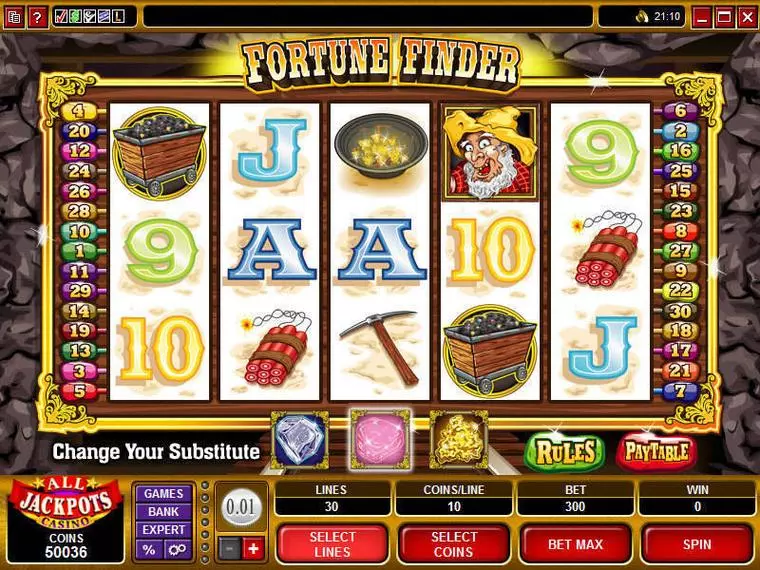760x570 pixels.
Task: Click the Bet Max button
Action: click(x=574, y=544)
